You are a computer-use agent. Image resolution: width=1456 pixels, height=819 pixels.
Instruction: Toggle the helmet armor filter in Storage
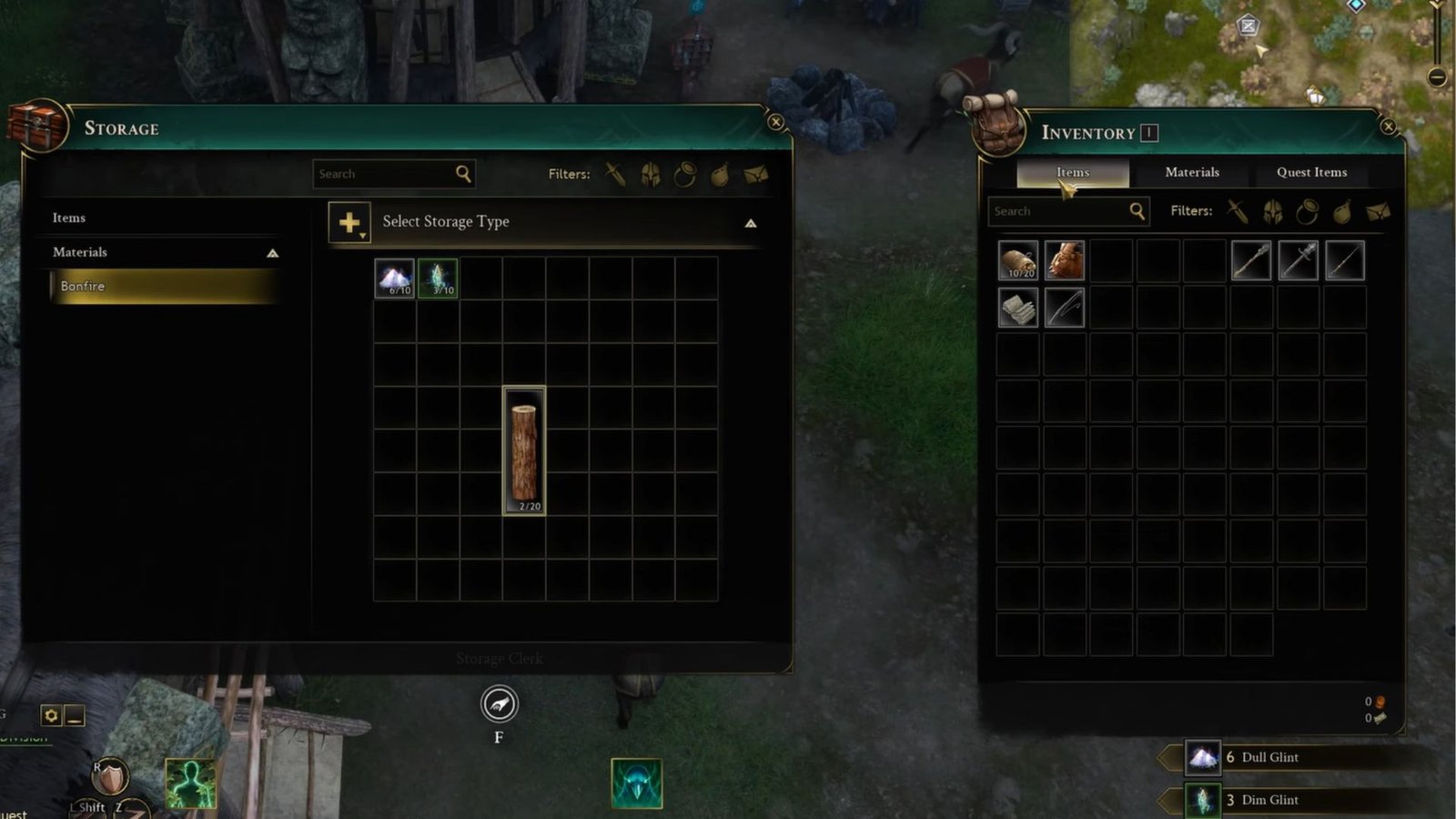point(650,175)
